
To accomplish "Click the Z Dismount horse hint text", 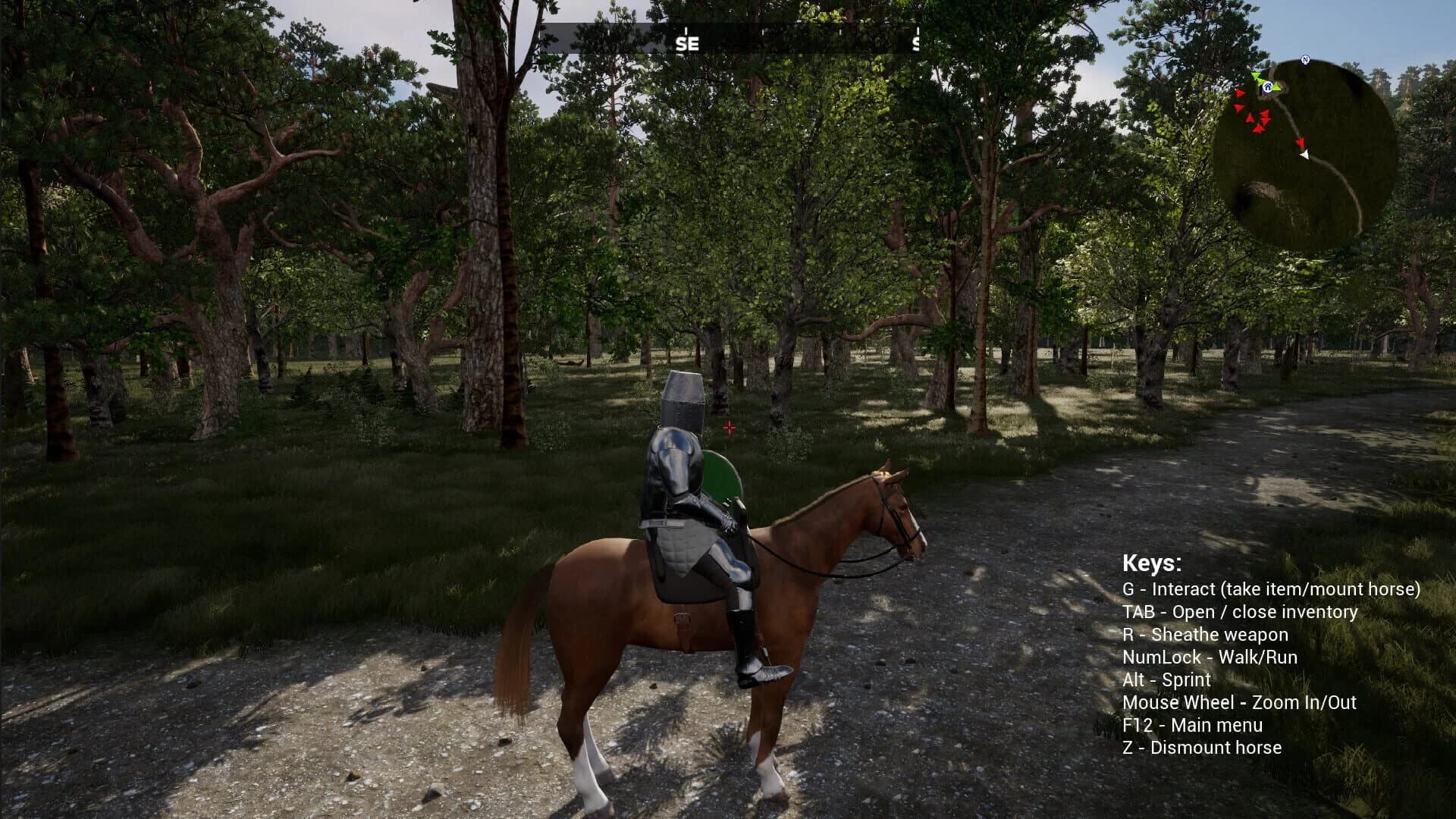I will (1203, 748).
